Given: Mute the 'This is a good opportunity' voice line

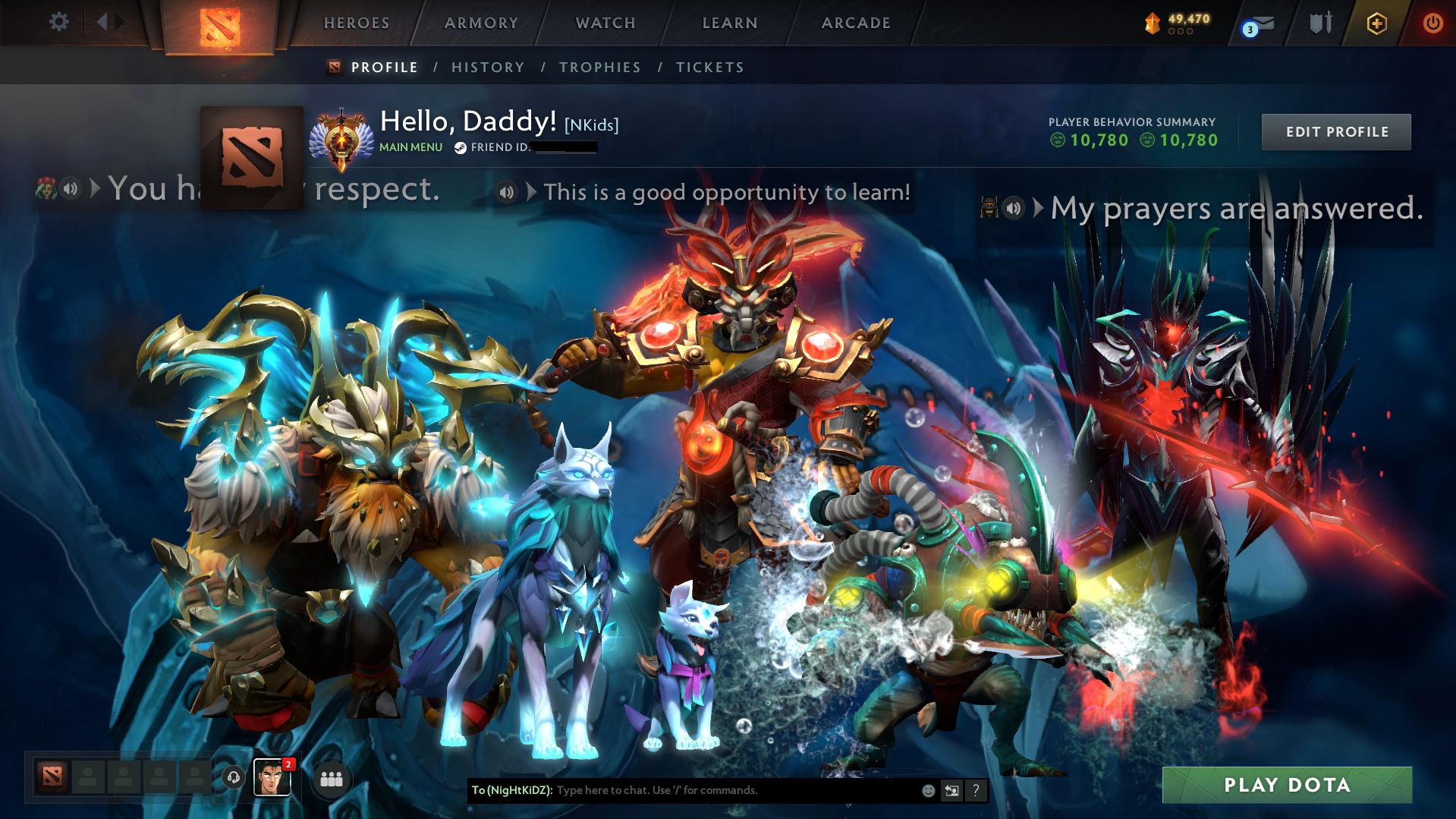Looking at the screenshot, I should coord(505,192).
